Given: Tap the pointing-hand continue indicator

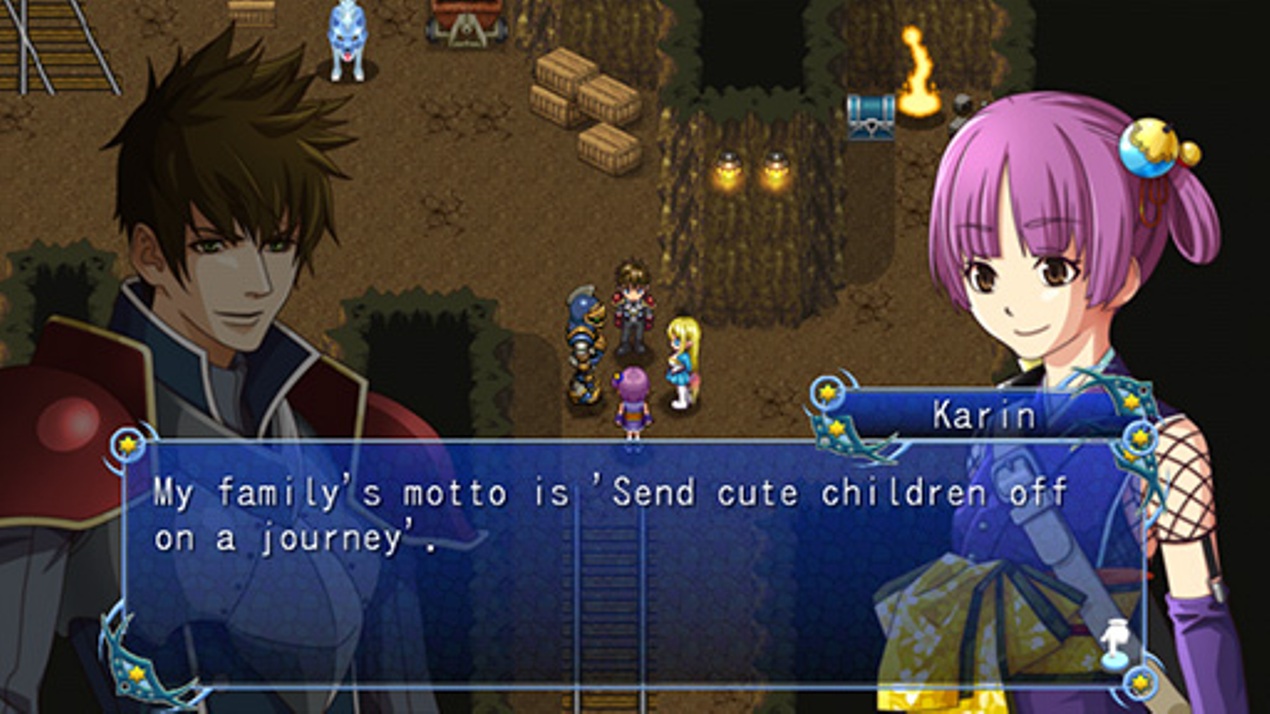Looking at the screenshot, I should tap(1115, 642).
